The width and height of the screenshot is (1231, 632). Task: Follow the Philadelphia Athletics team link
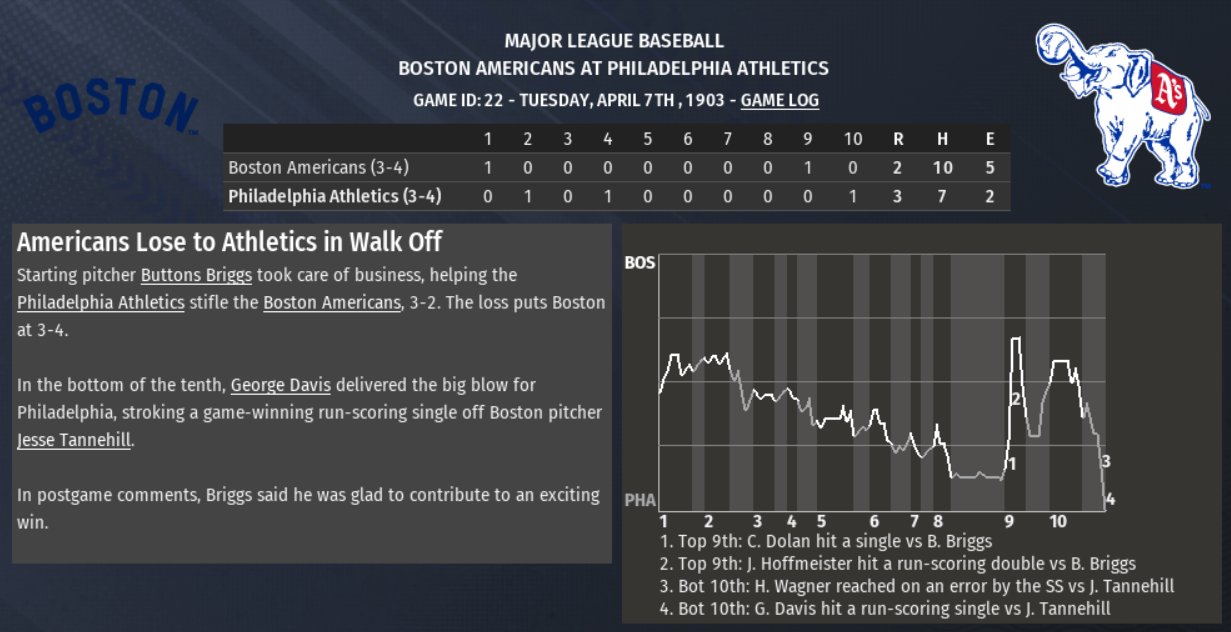pyautogui.click(x=100, y=302)
